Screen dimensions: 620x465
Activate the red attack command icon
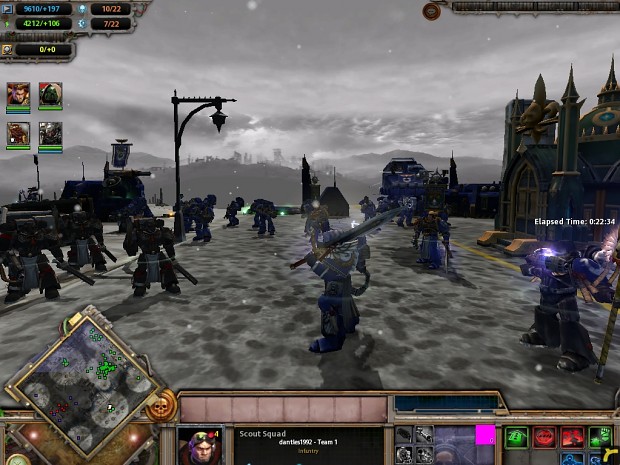(x=572, y=436)
